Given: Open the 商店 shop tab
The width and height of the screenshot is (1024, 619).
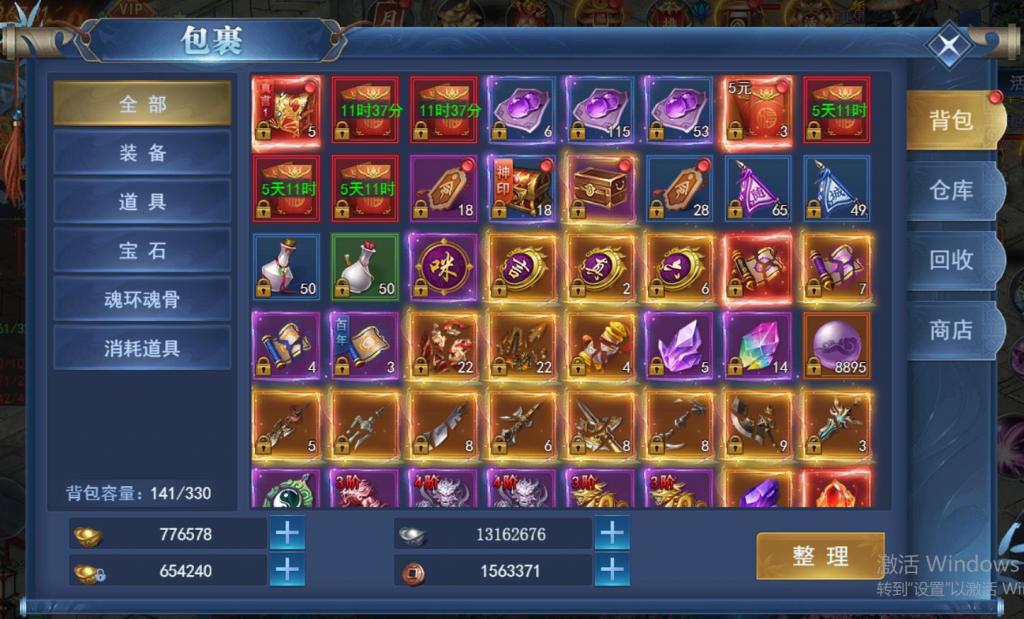Looking at the screenshot, I should tap(950, 330).
